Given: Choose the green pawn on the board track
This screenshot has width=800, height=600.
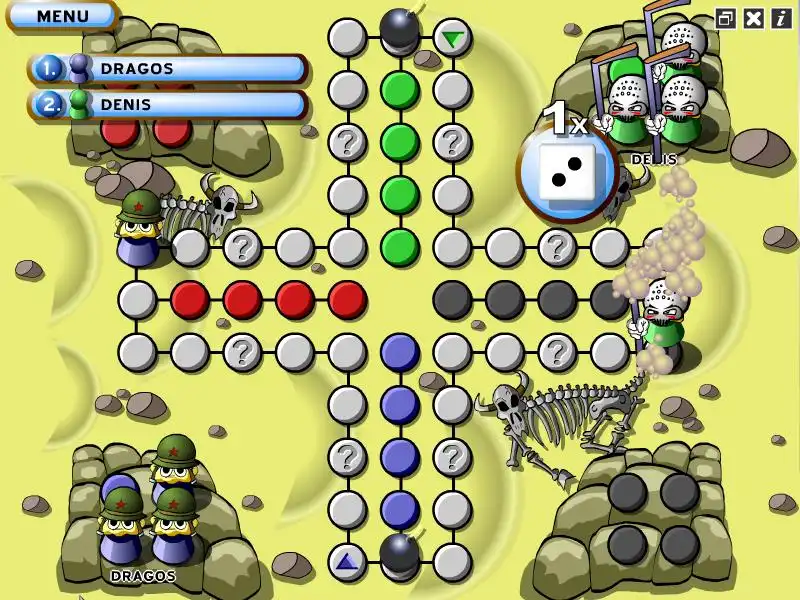Looking at the screenshot, I should tap(661, 315).
